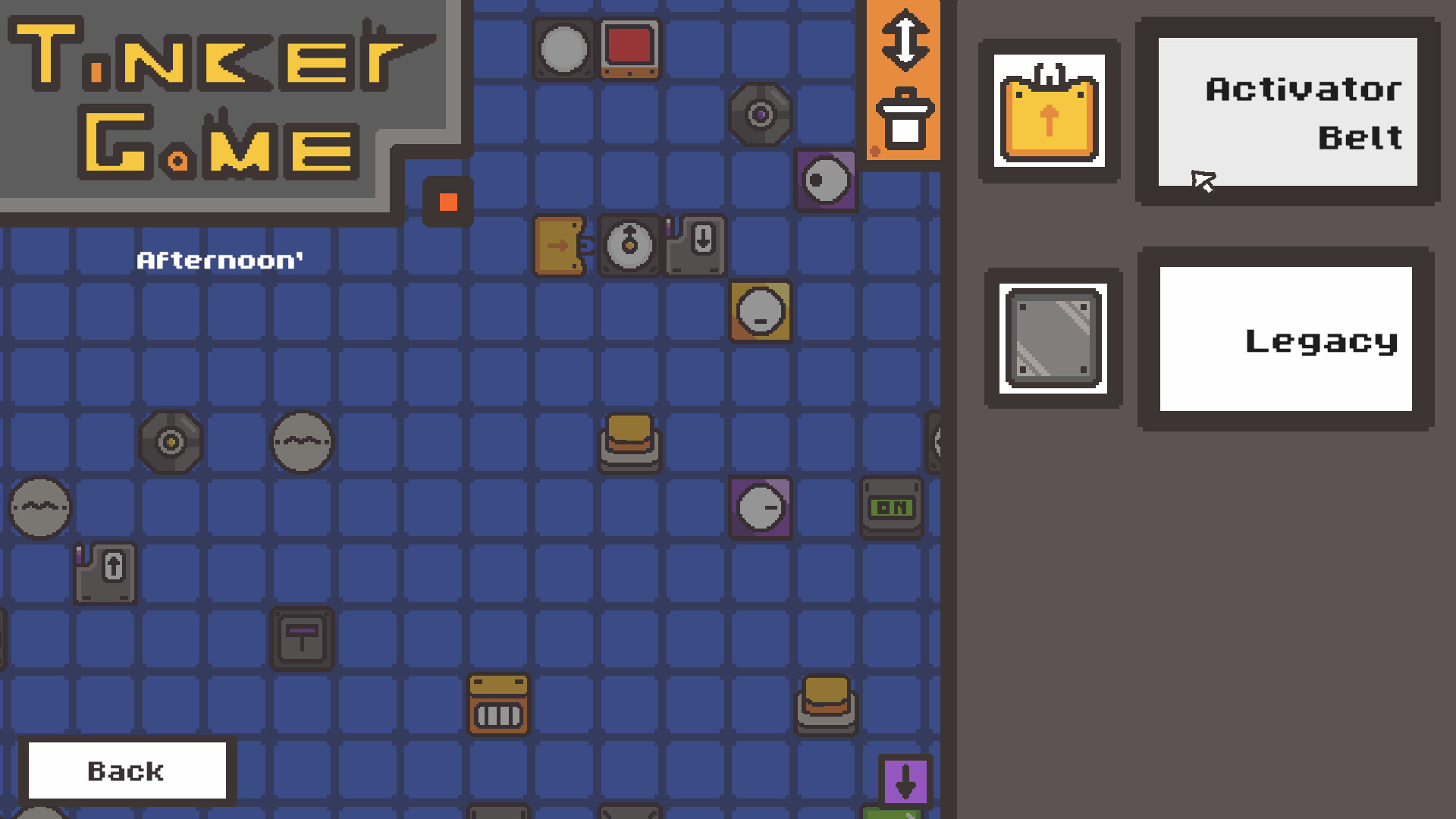Click the dial gauge tile with up arrow

coord(629,245)
